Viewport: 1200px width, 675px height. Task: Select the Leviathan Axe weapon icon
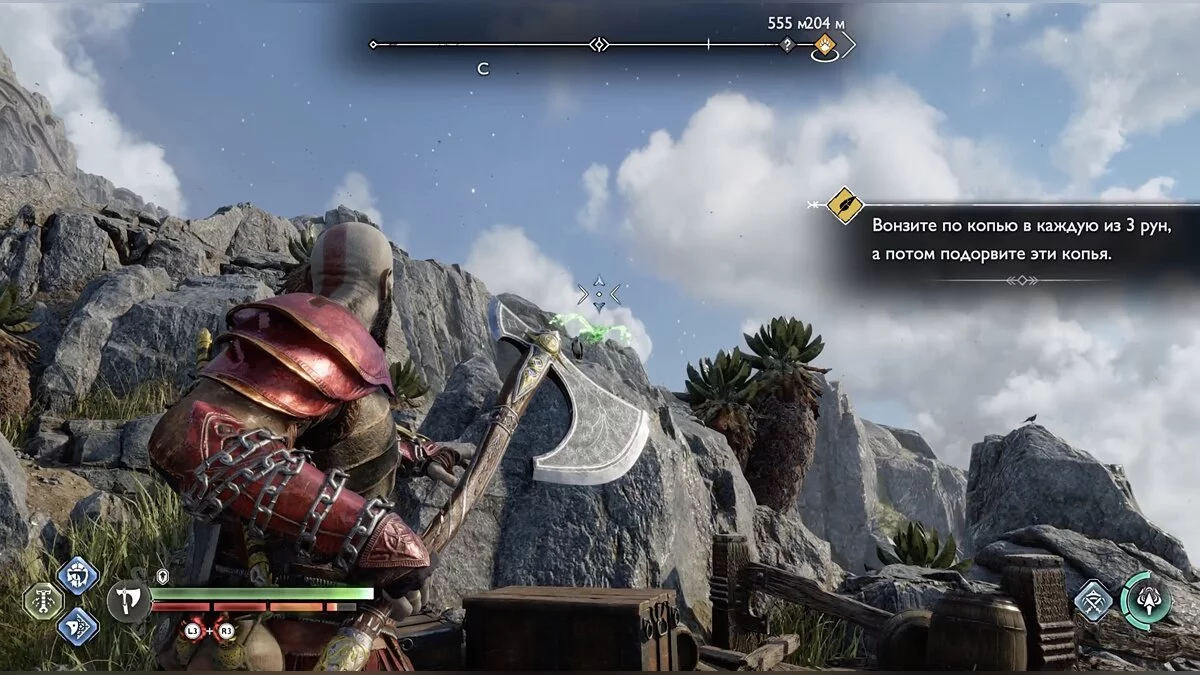129,602
